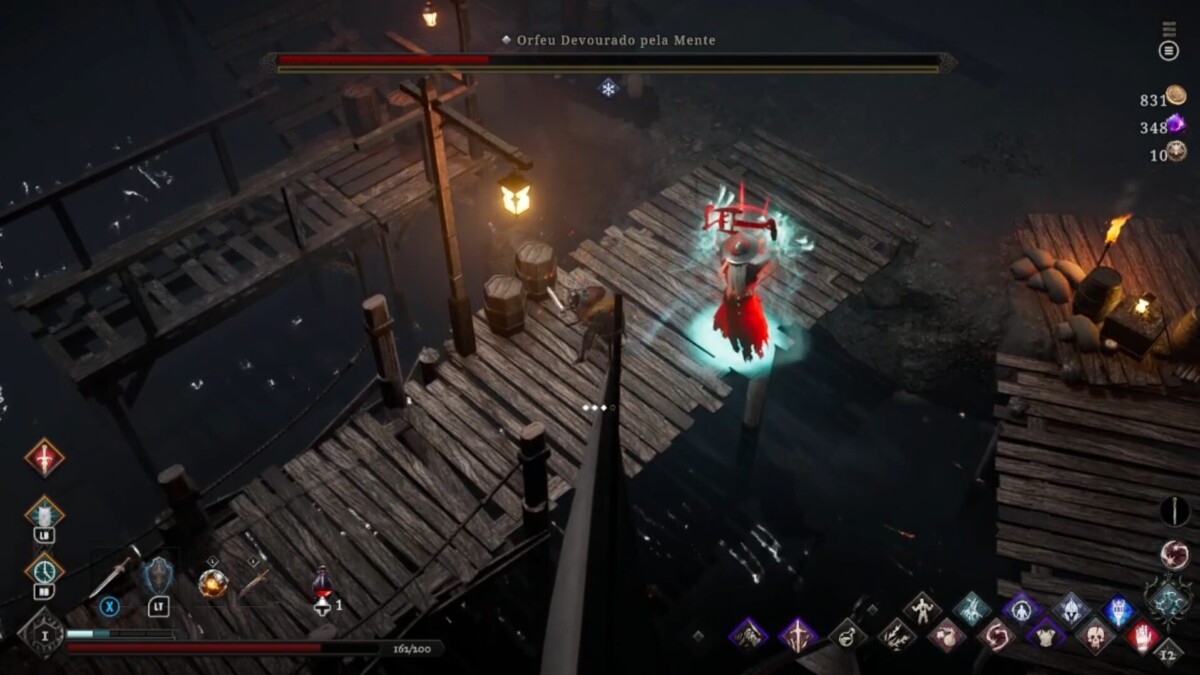Select the frost snowflake boss status icon
Viewport: 1200px width, 675px height.
pos(608,88)
